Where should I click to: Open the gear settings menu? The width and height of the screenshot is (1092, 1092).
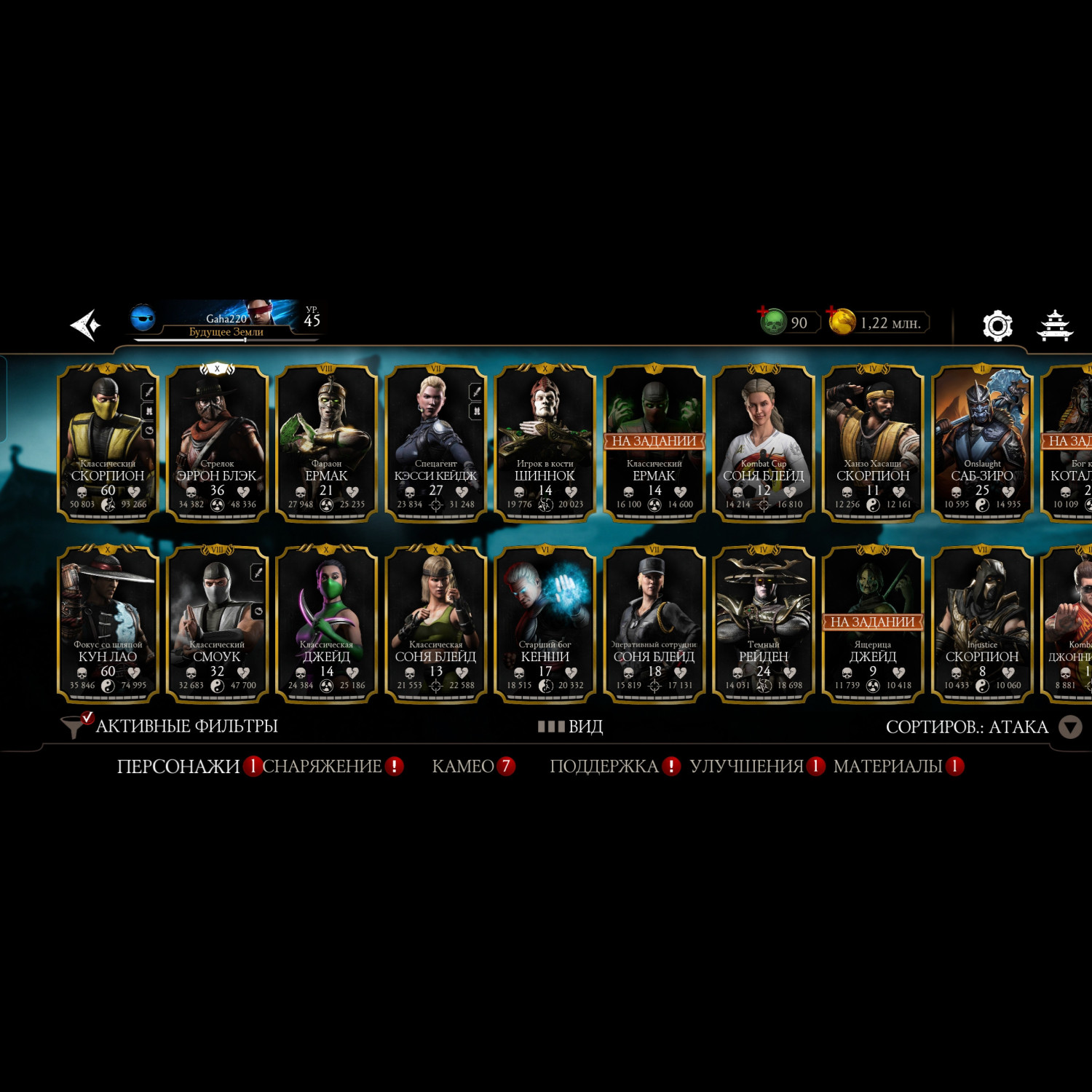tap(997, 325)
